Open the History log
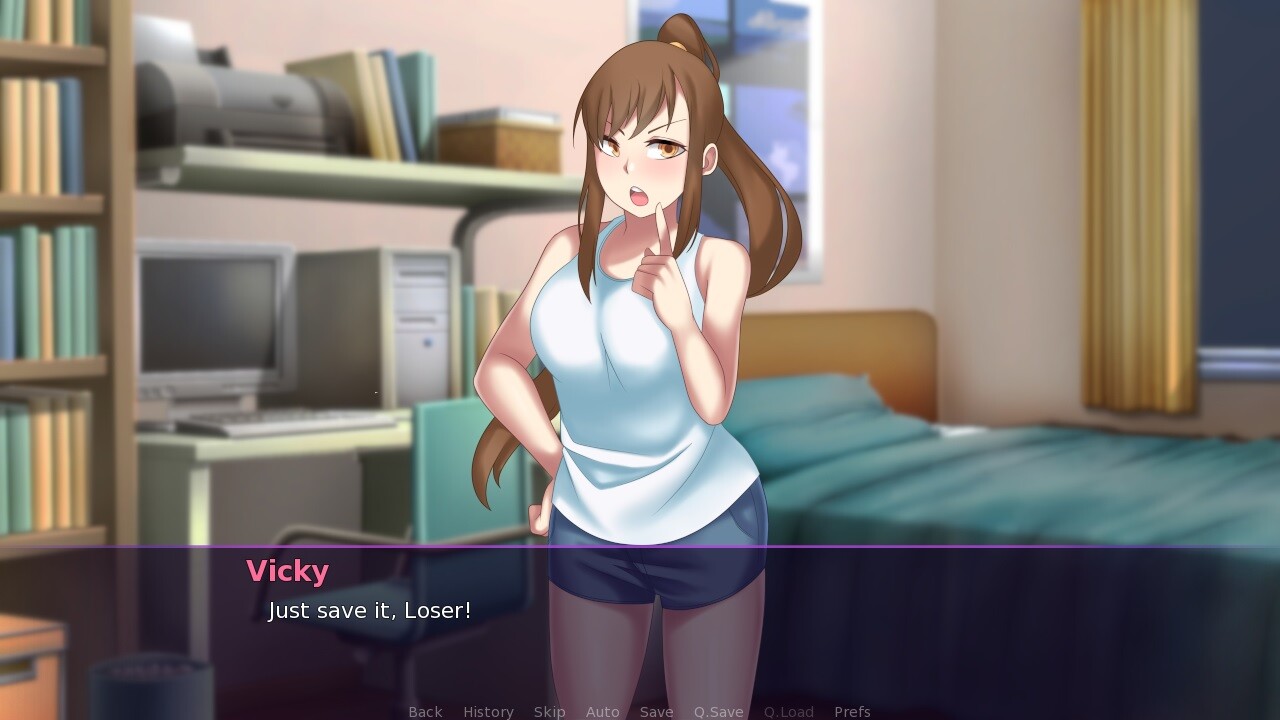This screenshot has height=720, width=1280. click(x=487, y=711)
